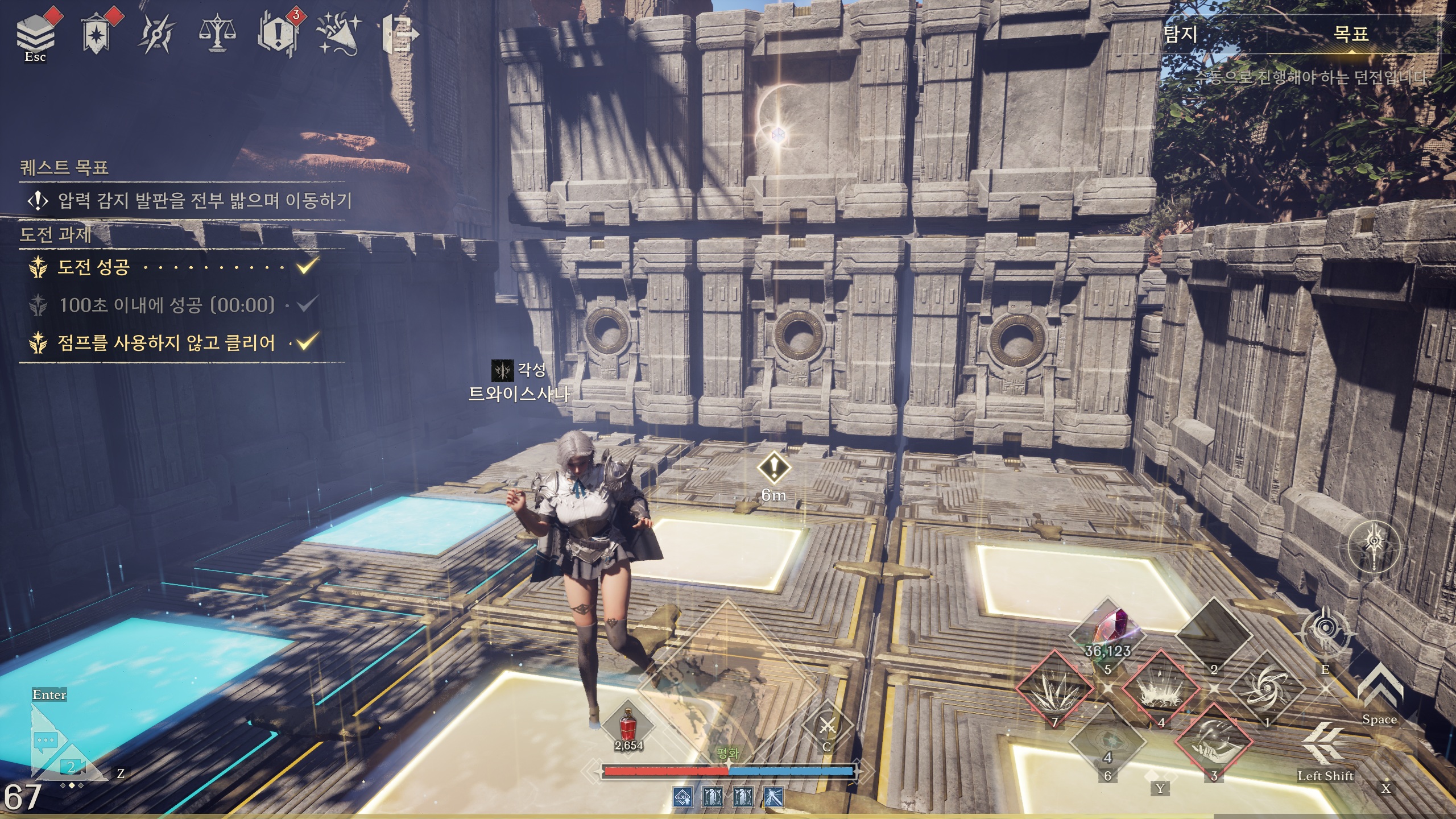Activate the hand with orb skill
Image resolution: width=1456 pixels, height=819 pixels.
pyautogui.click(x=1214, y=742)
